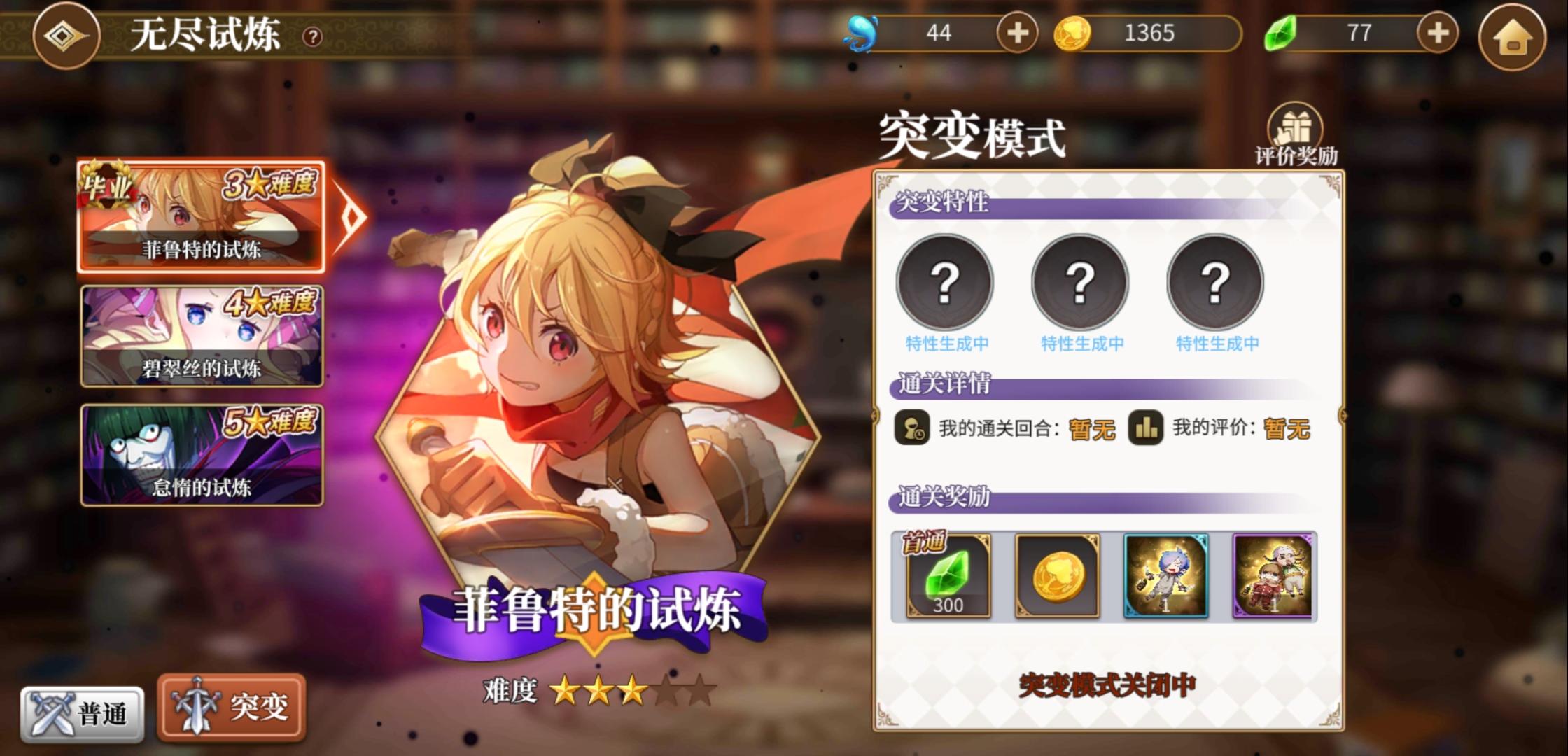
Task: Tap the blue spirit currency icon
Action: coord(861,31)
